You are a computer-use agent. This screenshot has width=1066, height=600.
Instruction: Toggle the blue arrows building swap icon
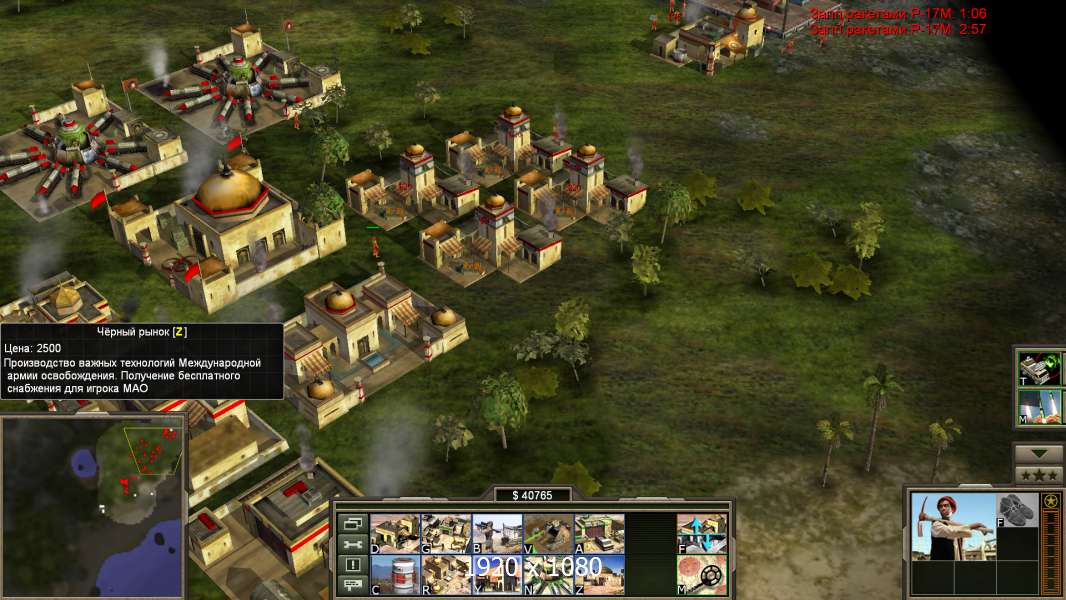coord(701,533)
